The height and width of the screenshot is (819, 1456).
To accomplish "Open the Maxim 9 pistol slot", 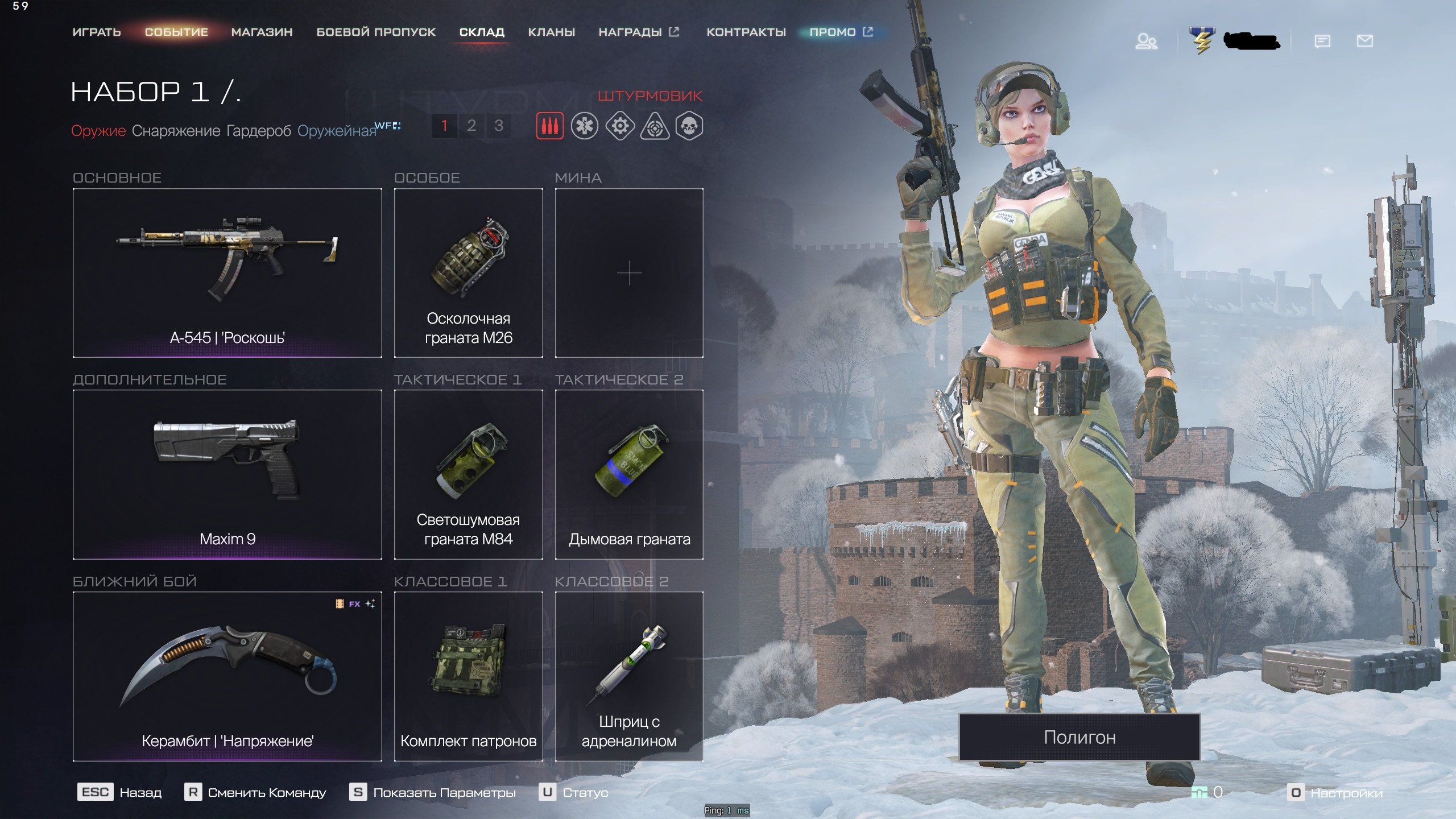I will pyautogui.click(x=227, y=474).
